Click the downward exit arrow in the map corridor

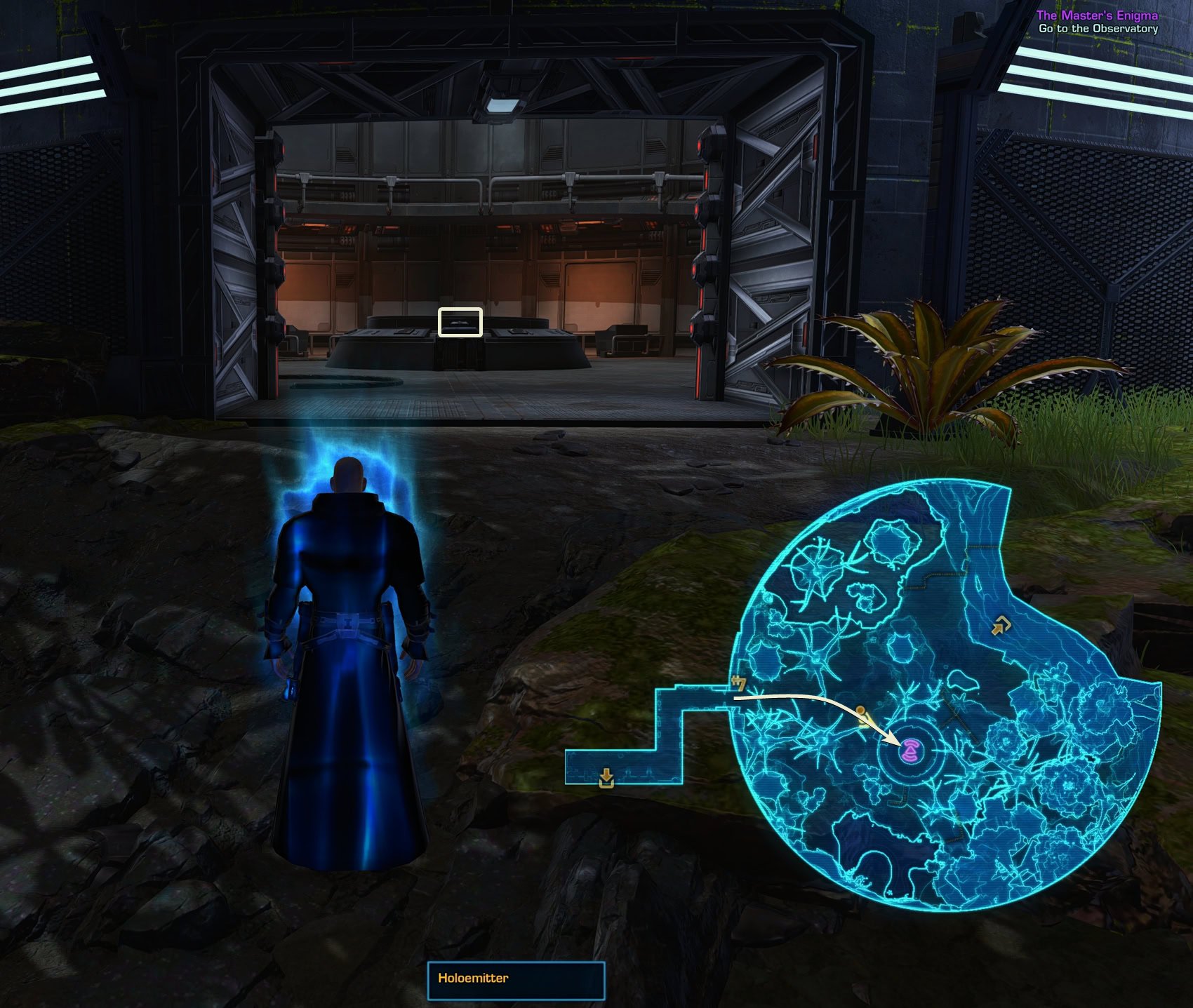coord(605,777)
